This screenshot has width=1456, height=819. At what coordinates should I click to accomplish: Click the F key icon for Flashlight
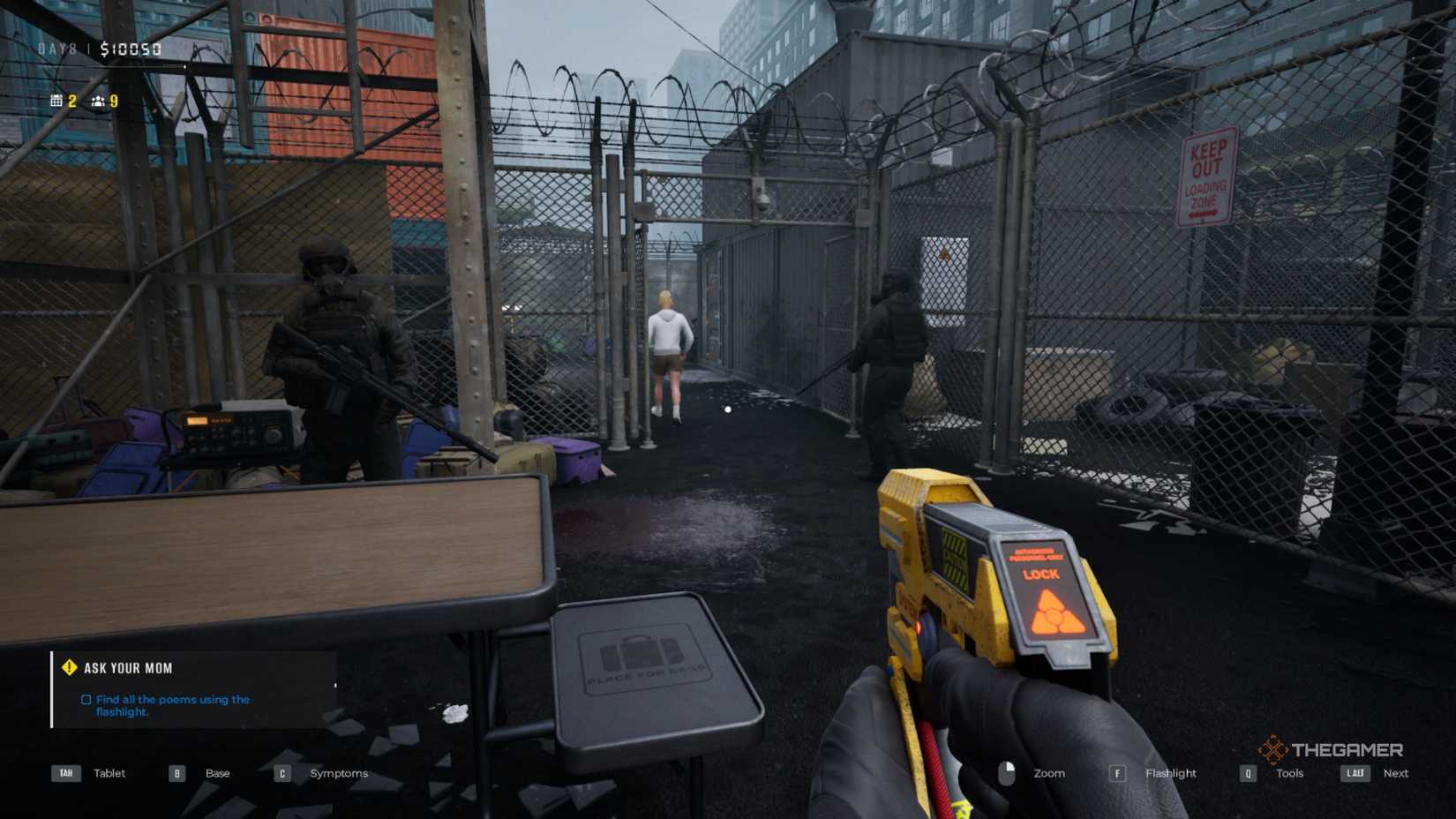click(x=1117, y=772)
